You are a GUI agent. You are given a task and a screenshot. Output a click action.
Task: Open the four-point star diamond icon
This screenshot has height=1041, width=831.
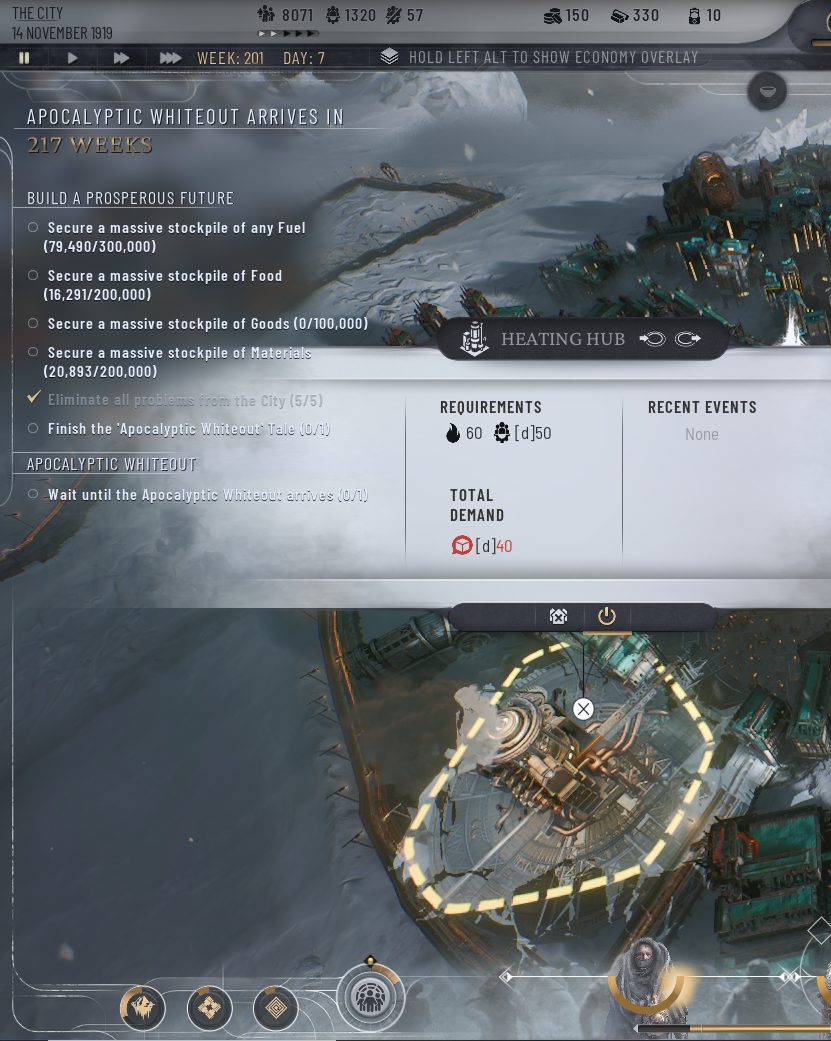click(x=210, y=1008)
